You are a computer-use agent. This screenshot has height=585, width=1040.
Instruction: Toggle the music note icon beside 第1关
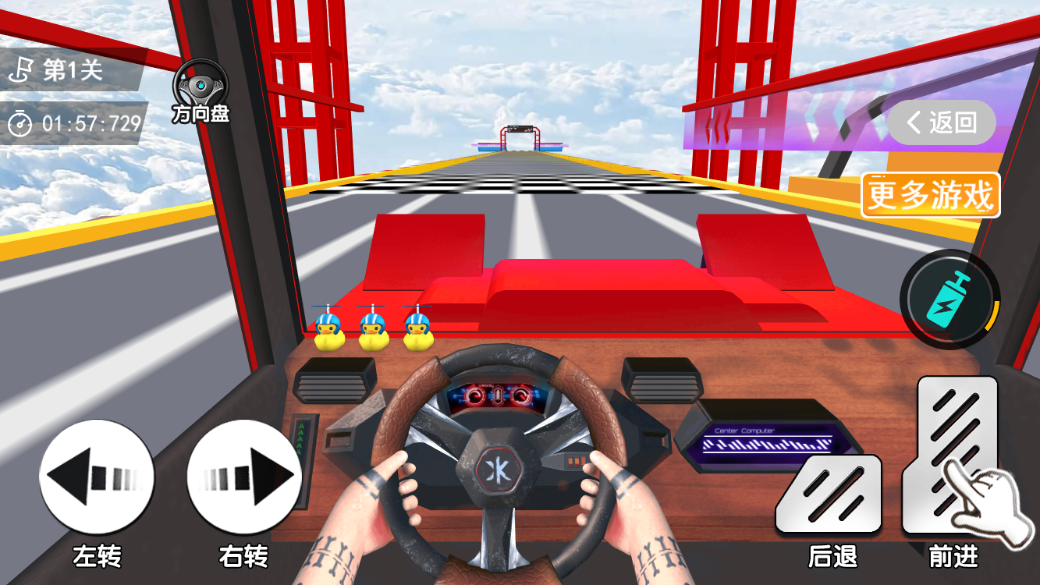pyautogui.click(x=21, y=70)
